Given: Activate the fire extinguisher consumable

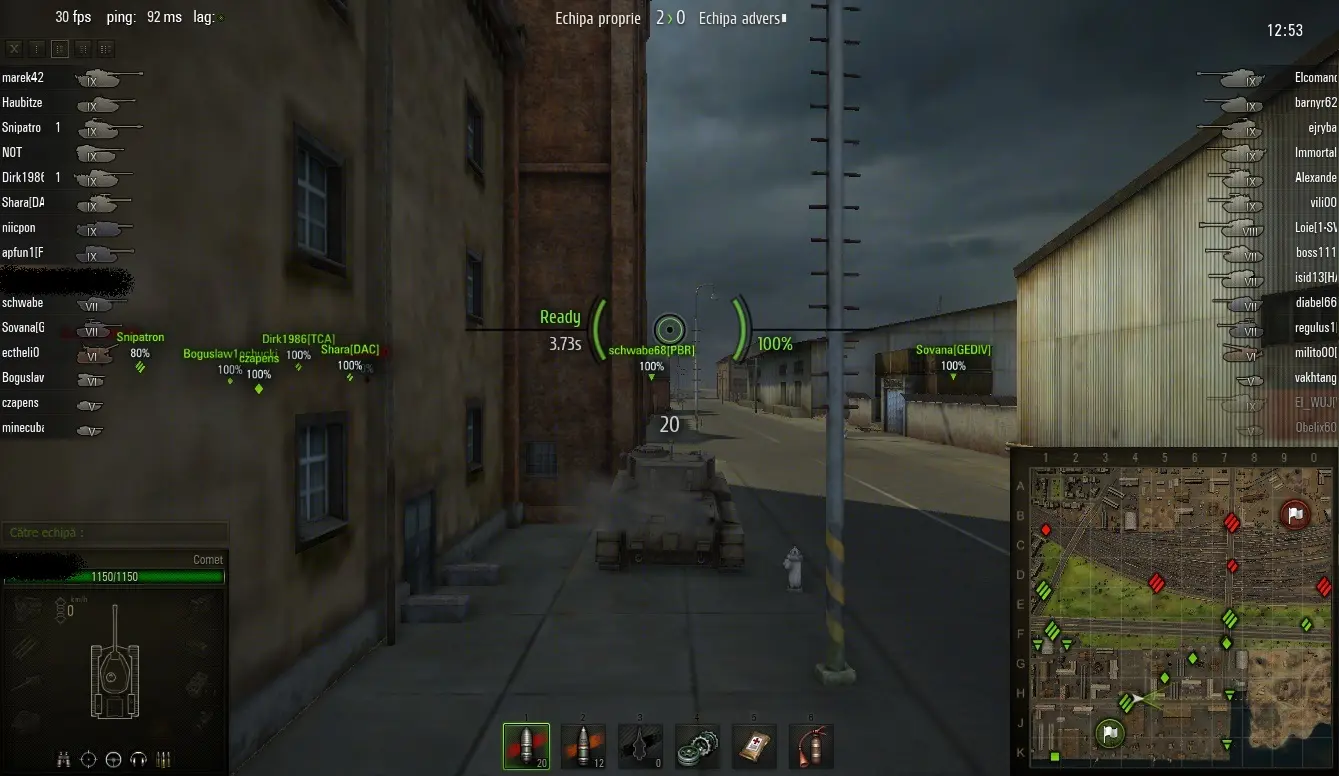Looking at the screenshot, I should 811,746.
